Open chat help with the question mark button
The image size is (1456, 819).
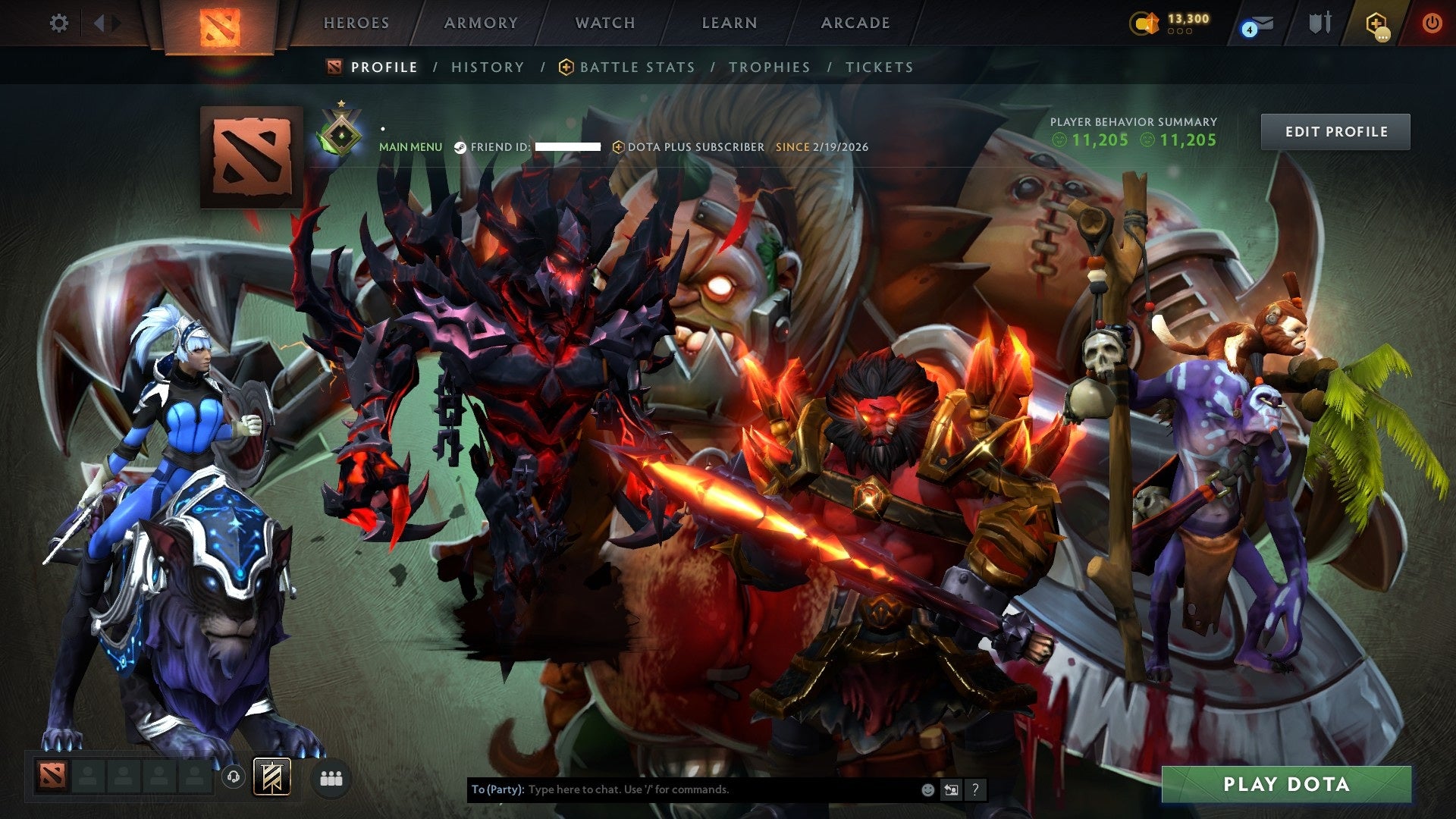coord(974,789)
